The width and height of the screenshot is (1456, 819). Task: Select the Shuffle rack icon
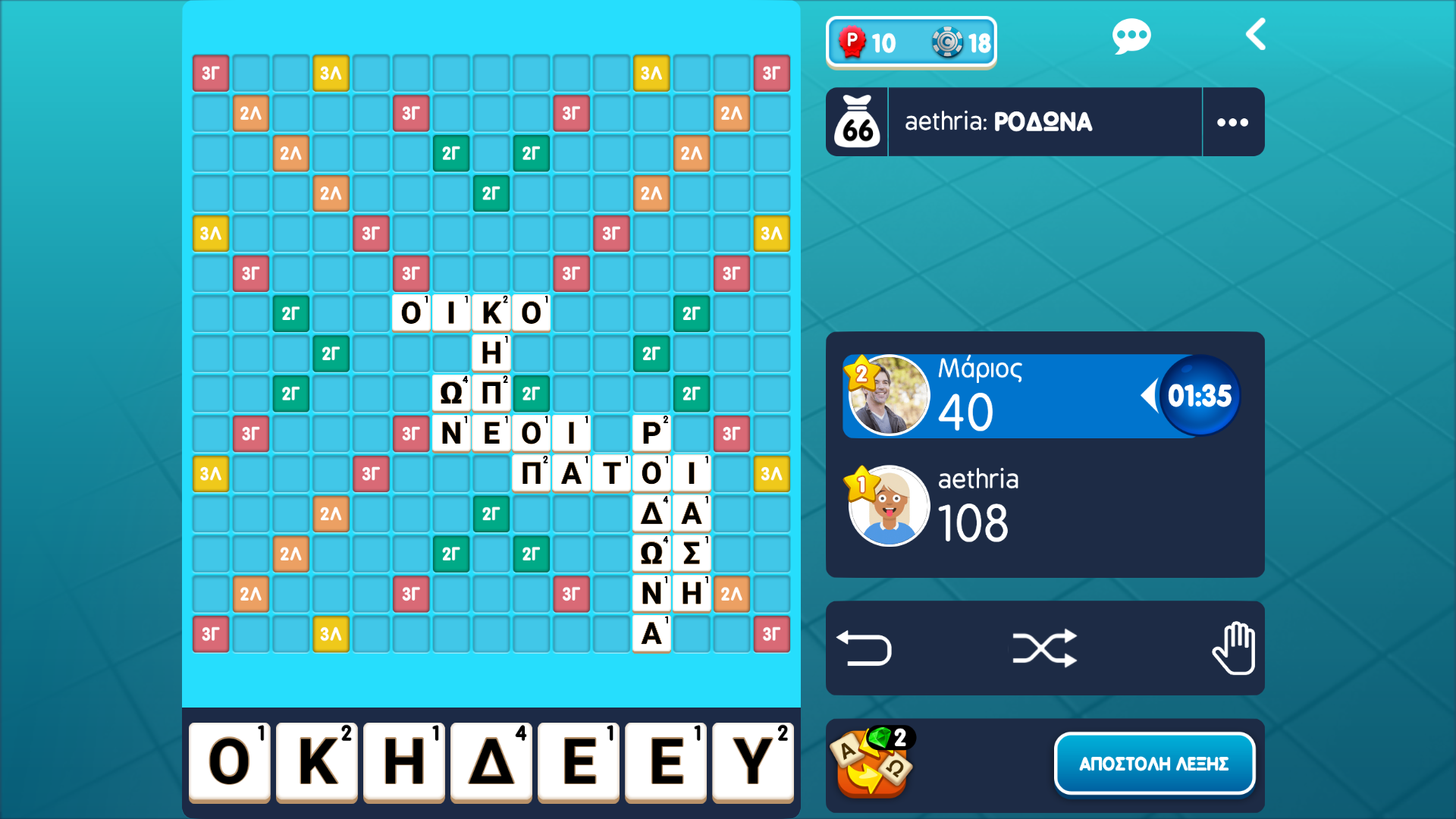pos(1045,647)
